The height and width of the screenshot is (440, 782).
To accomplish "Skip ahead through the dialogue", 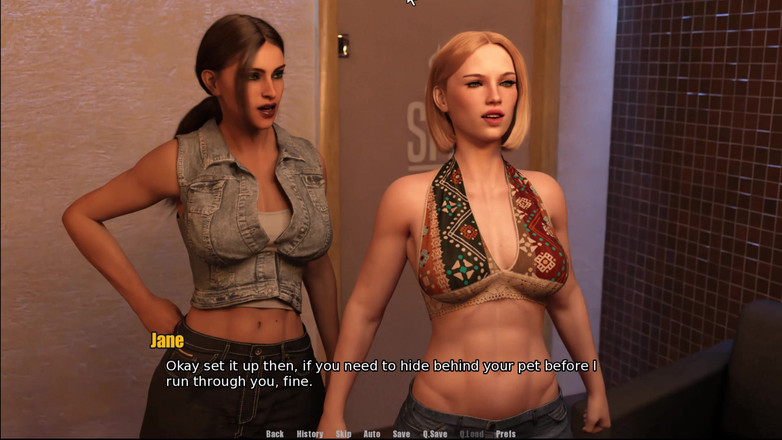I will pyautogui.click(x=343, y=434).
